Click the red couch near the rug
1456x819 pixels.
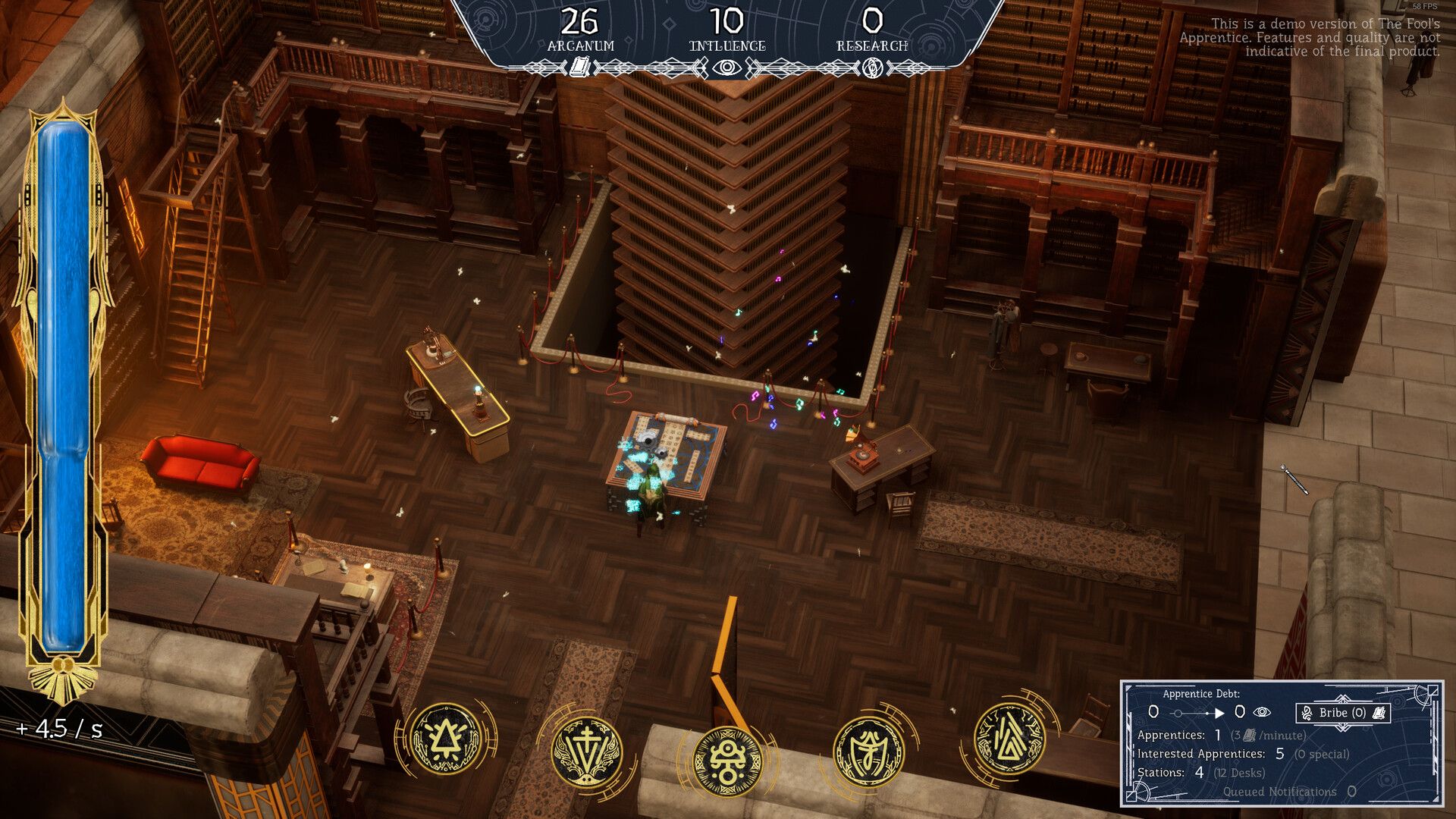coord(197,463)
